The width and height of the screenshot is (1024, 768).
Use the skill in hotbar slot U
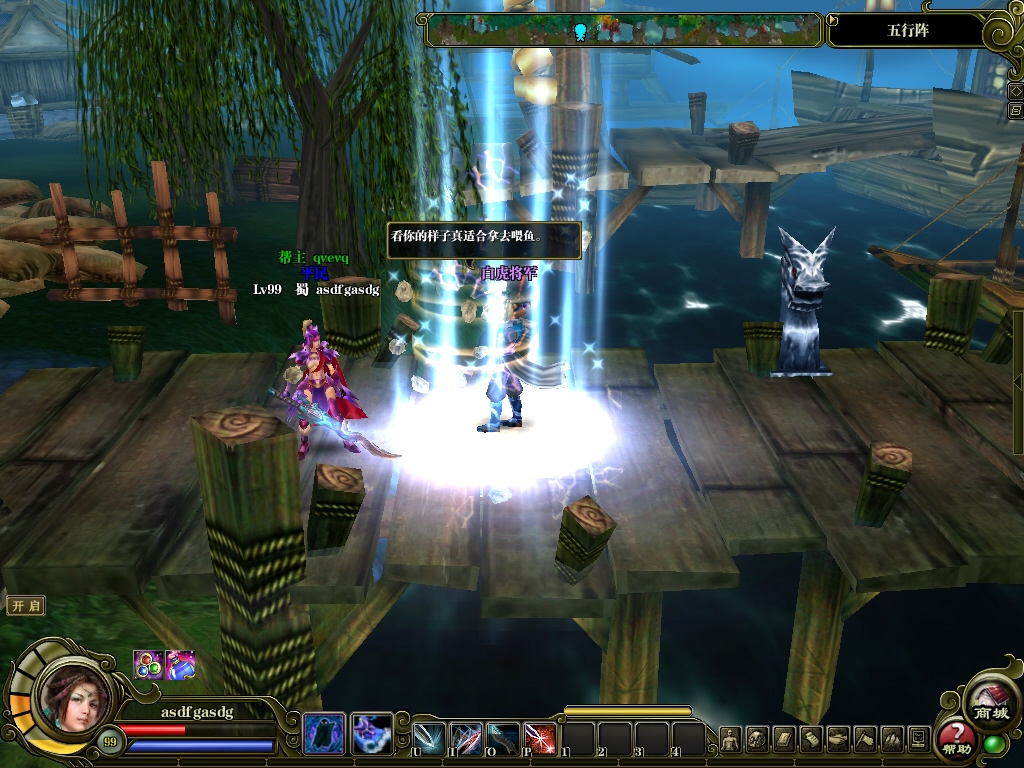[429, 738]
